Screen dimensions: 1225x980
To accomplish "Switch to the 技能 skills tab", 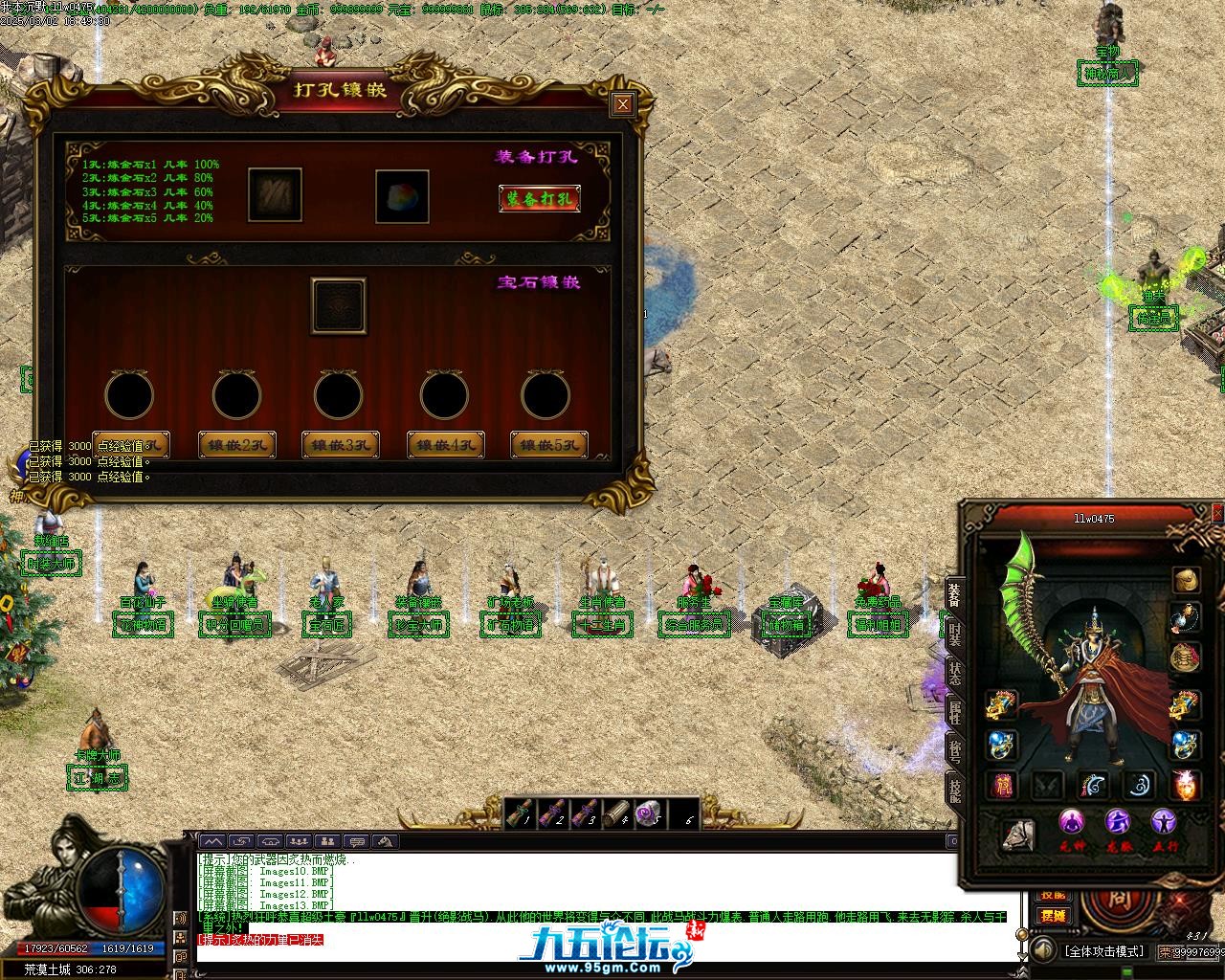I will pos(954,789).
